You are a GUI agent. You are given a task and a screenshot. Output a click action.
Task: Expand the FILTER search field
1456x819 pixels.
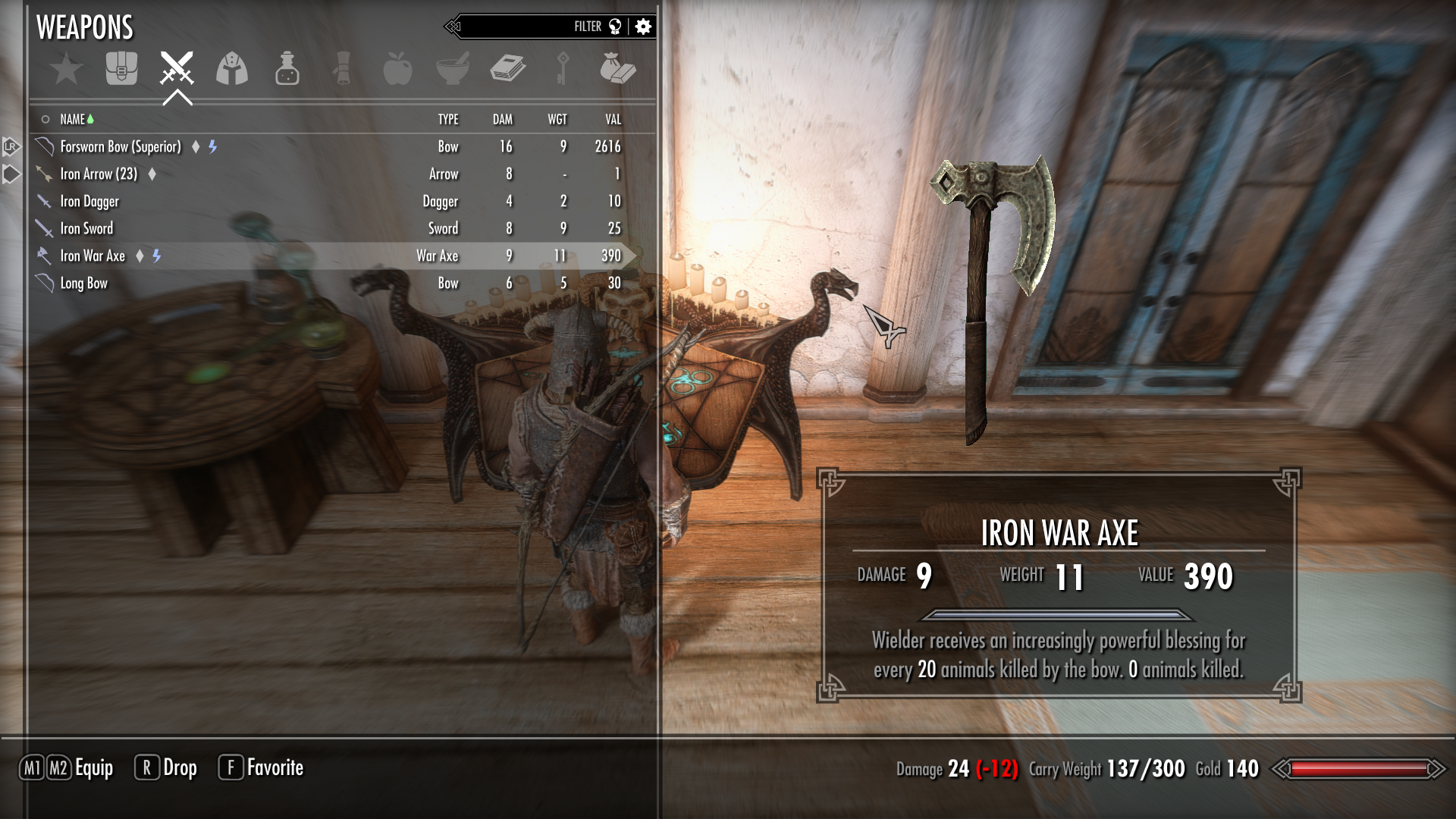click(587, 25)
